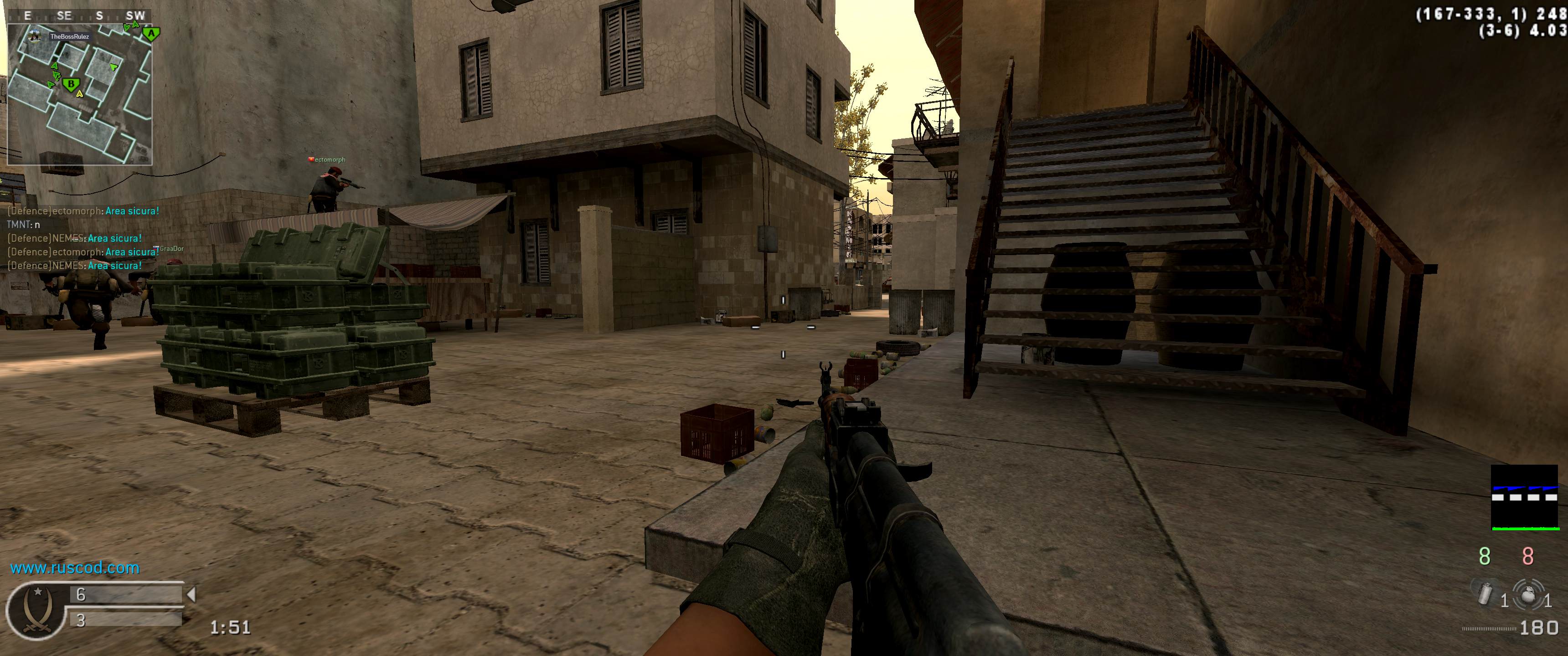The height and width of the screenshot is (656, 1568).
Task: Click the lagometer network graph
Action: [x=1524, y=498]
